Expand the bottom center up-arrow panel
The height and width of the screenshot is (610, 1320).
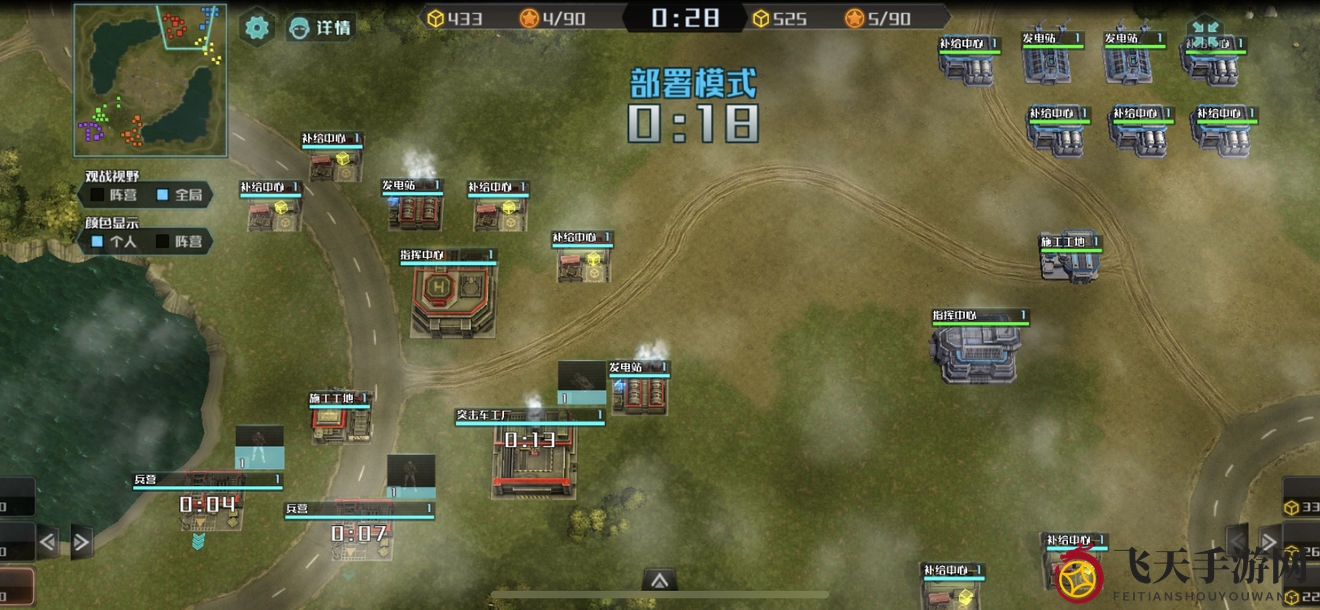[659, 580]
